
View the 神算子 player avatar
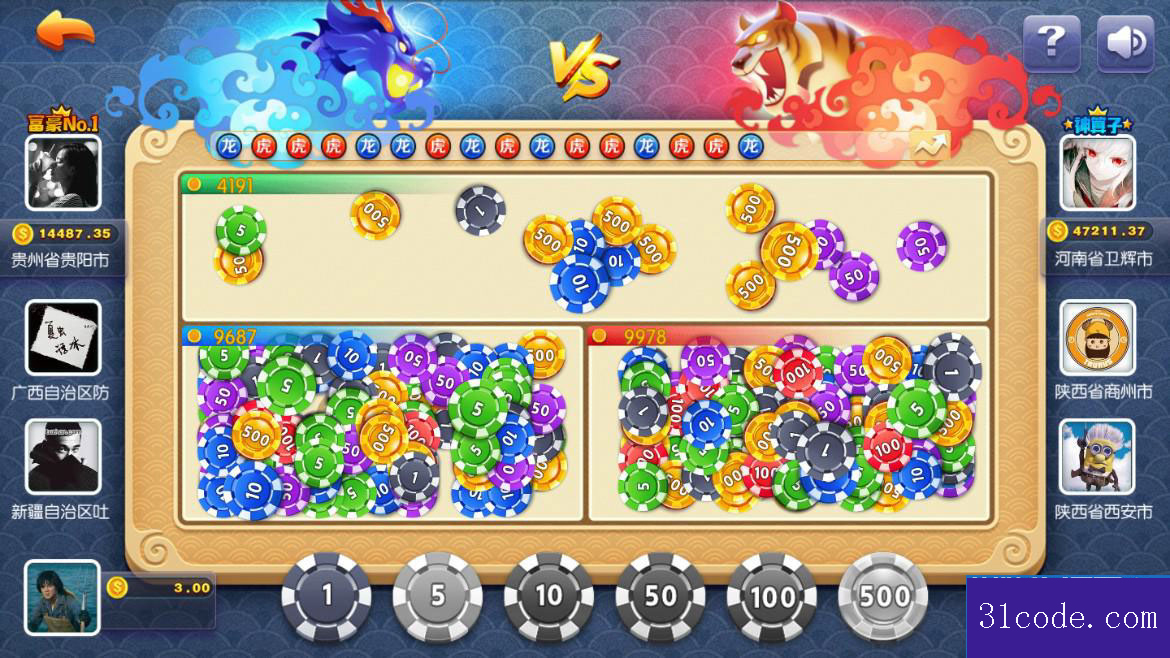click(1098, 173)
